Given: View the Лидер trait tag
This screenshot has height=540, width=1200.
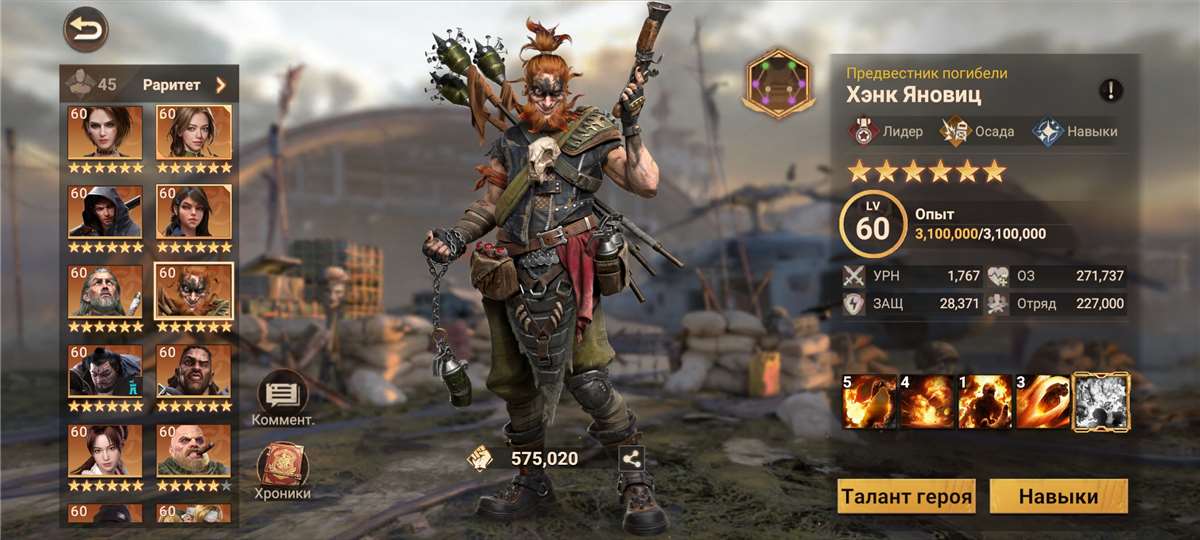Looking at the screenshot, I should click(x=887, y=131).
